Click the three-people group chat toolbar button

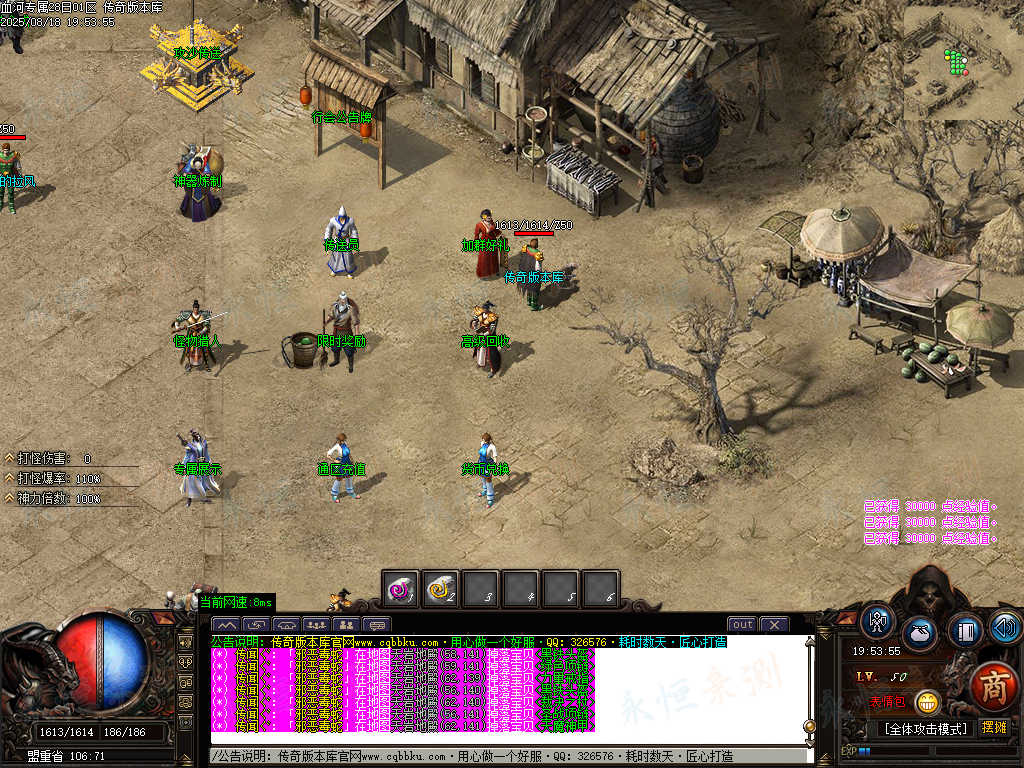click(316, 625)
